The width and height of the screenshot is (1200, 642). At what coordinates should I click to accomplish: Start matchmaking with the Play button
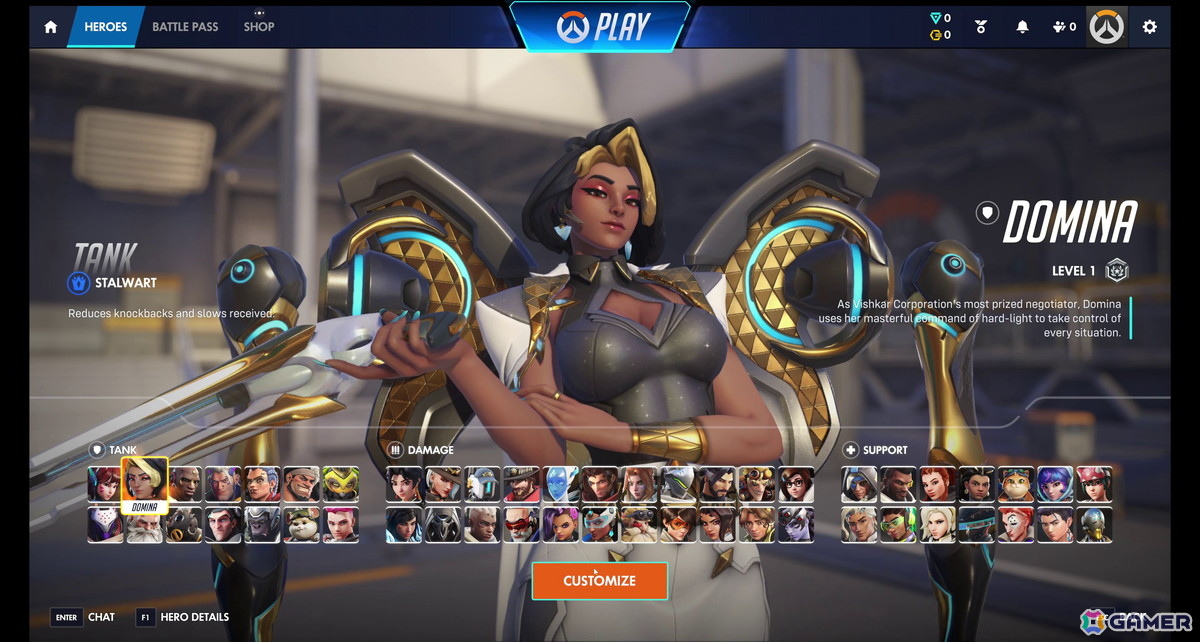[599, 26]
